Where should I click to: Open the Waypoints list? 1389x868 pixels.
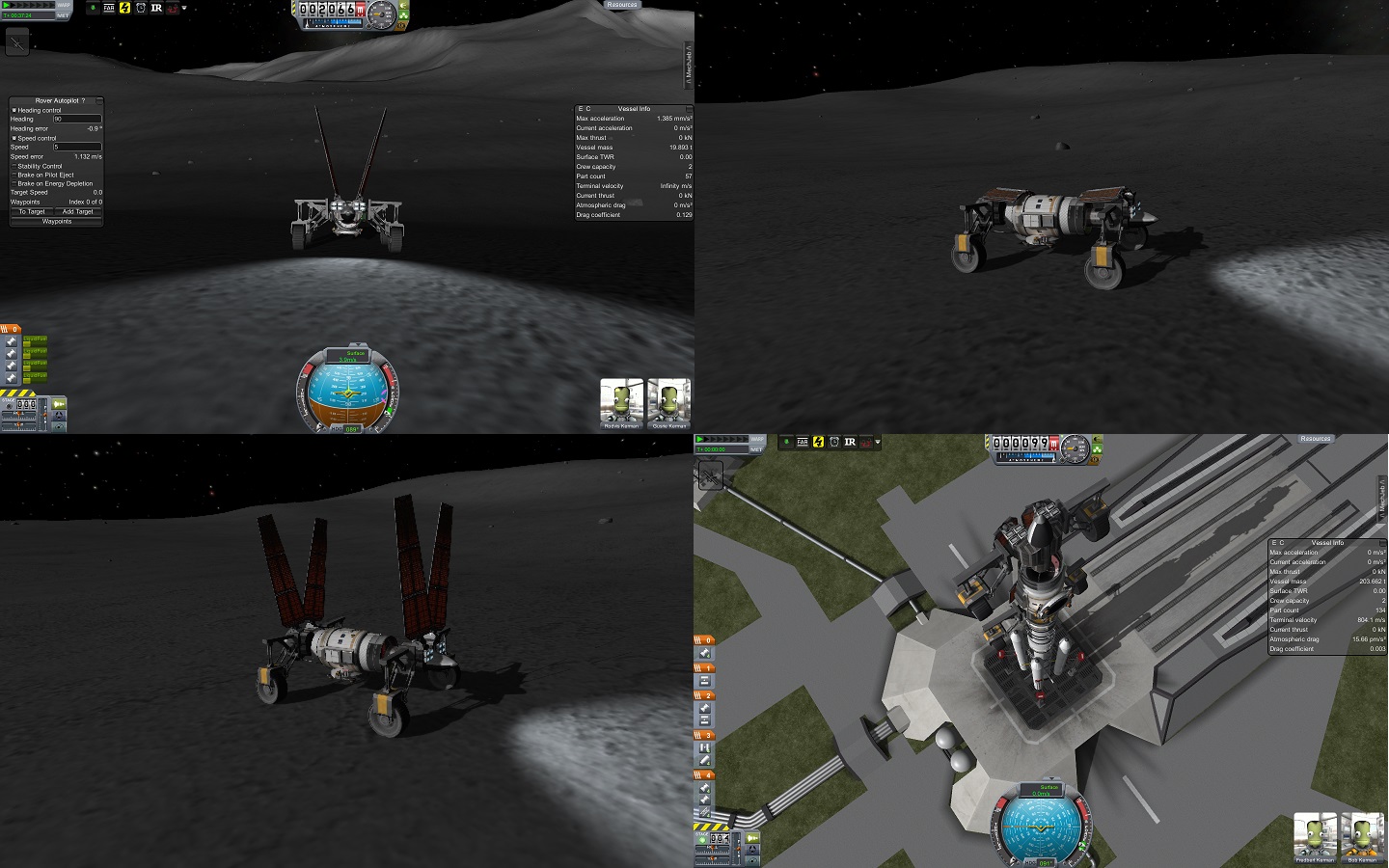[x=57, y=221]
